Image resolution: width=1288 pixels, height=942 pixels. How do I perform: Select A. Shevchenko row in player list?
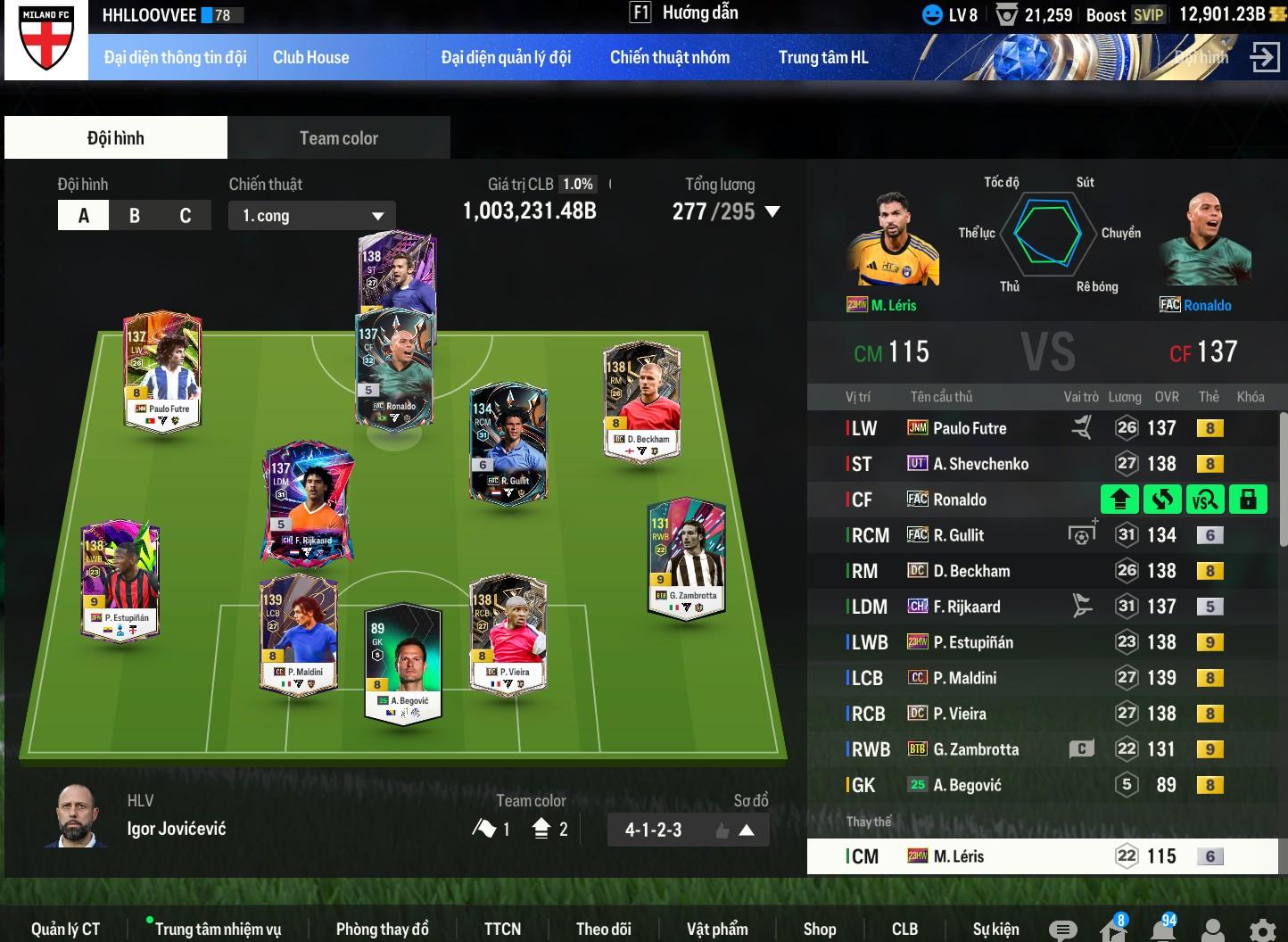click(979, 464)
